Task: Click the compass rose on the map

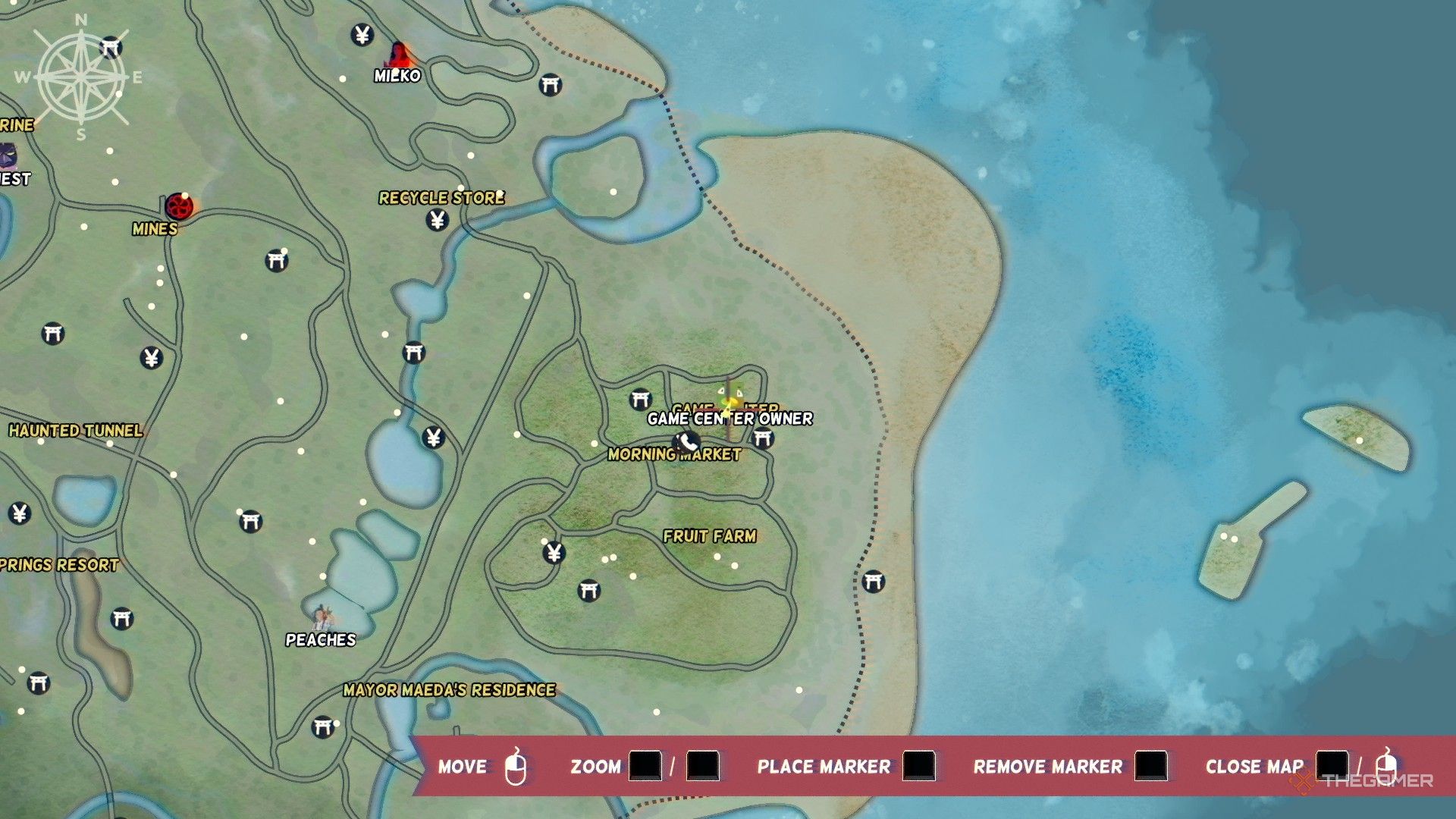Action: click(82, 77)
